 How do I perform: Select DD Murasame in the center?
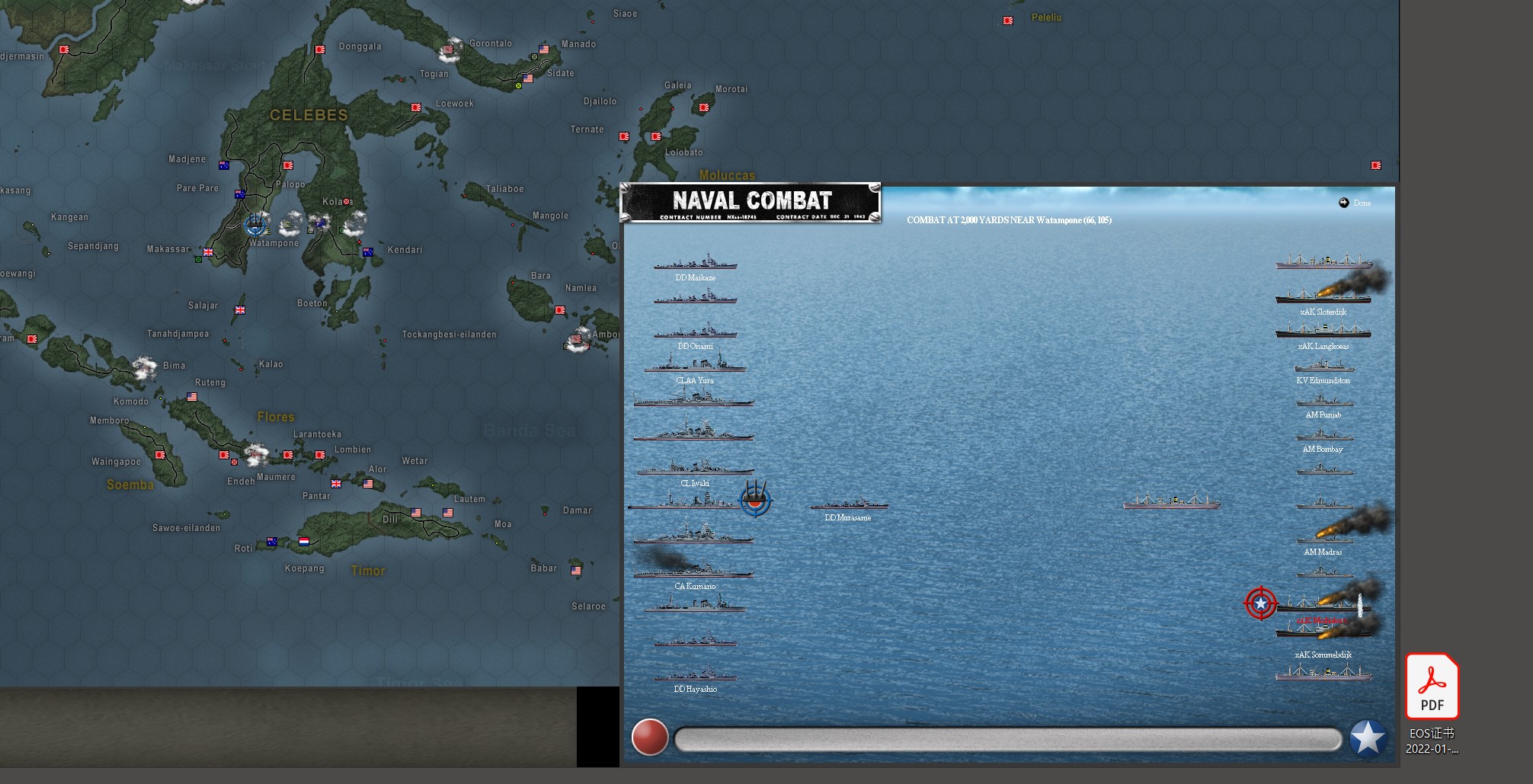click(x=850, y=505)
